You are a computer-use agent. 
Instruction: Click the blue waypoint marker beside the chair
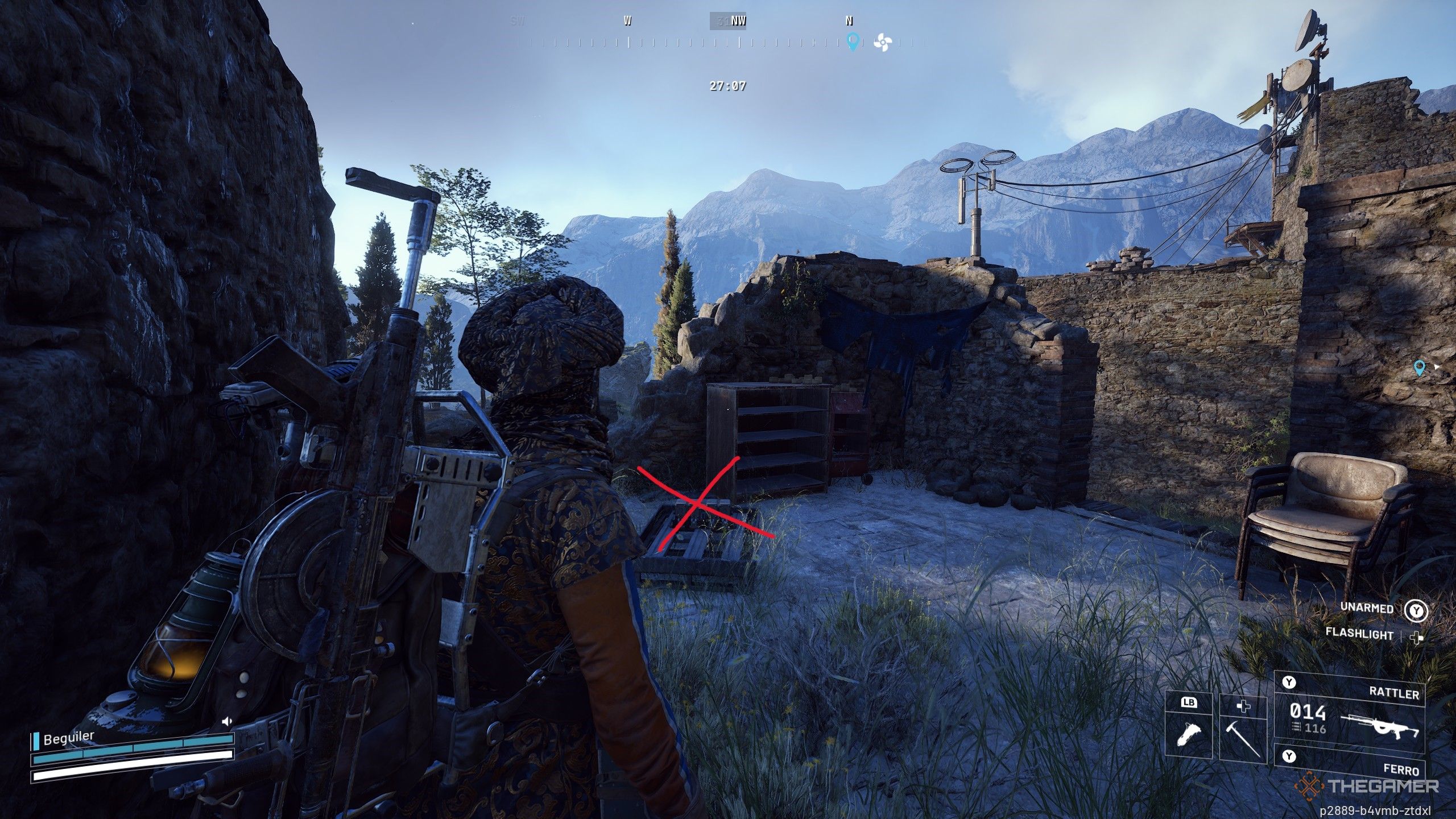(1420, 368)
